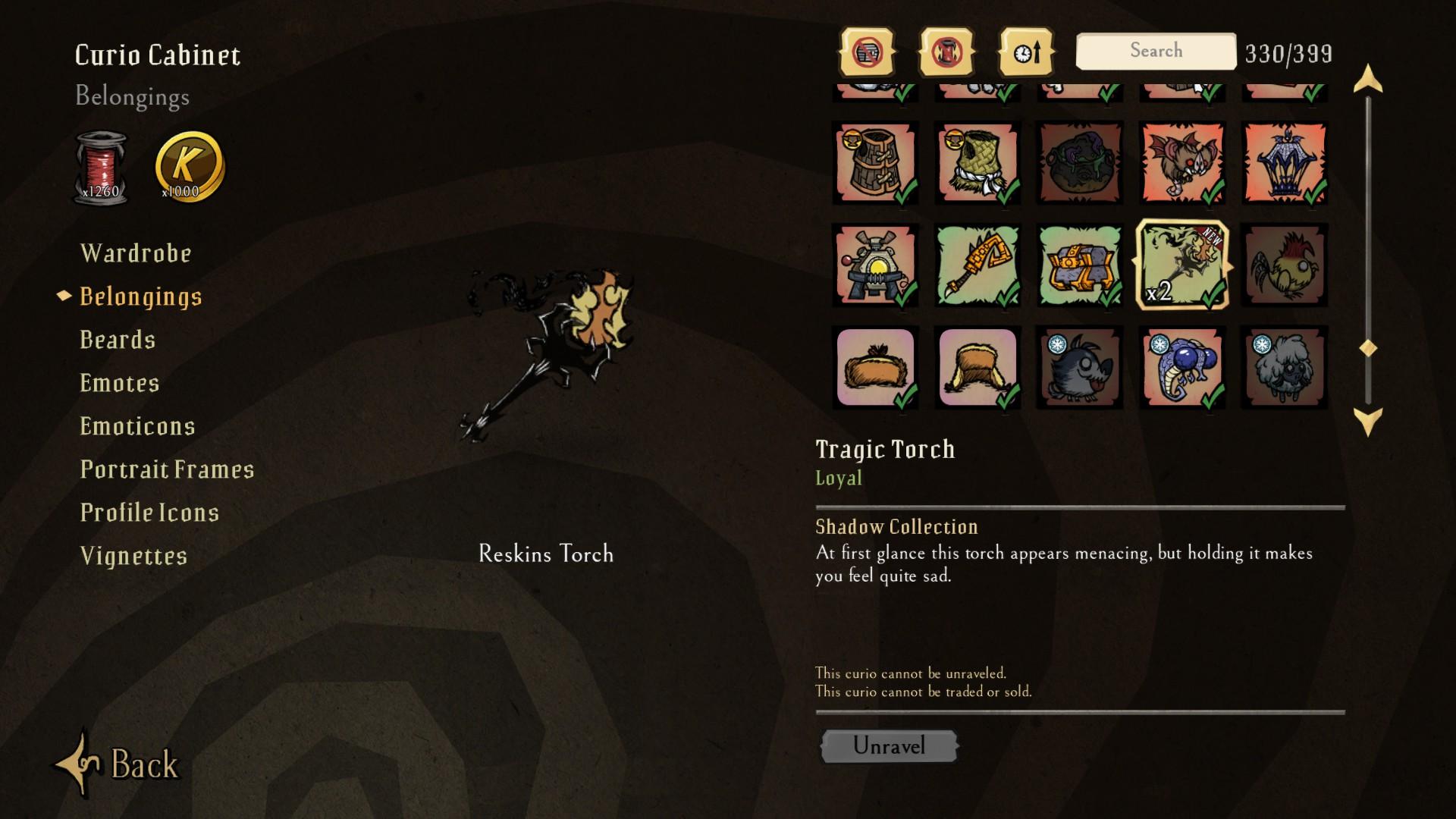Toggle the hide owned items filter
Screen dimensions: 1456x819
(868, 50)
